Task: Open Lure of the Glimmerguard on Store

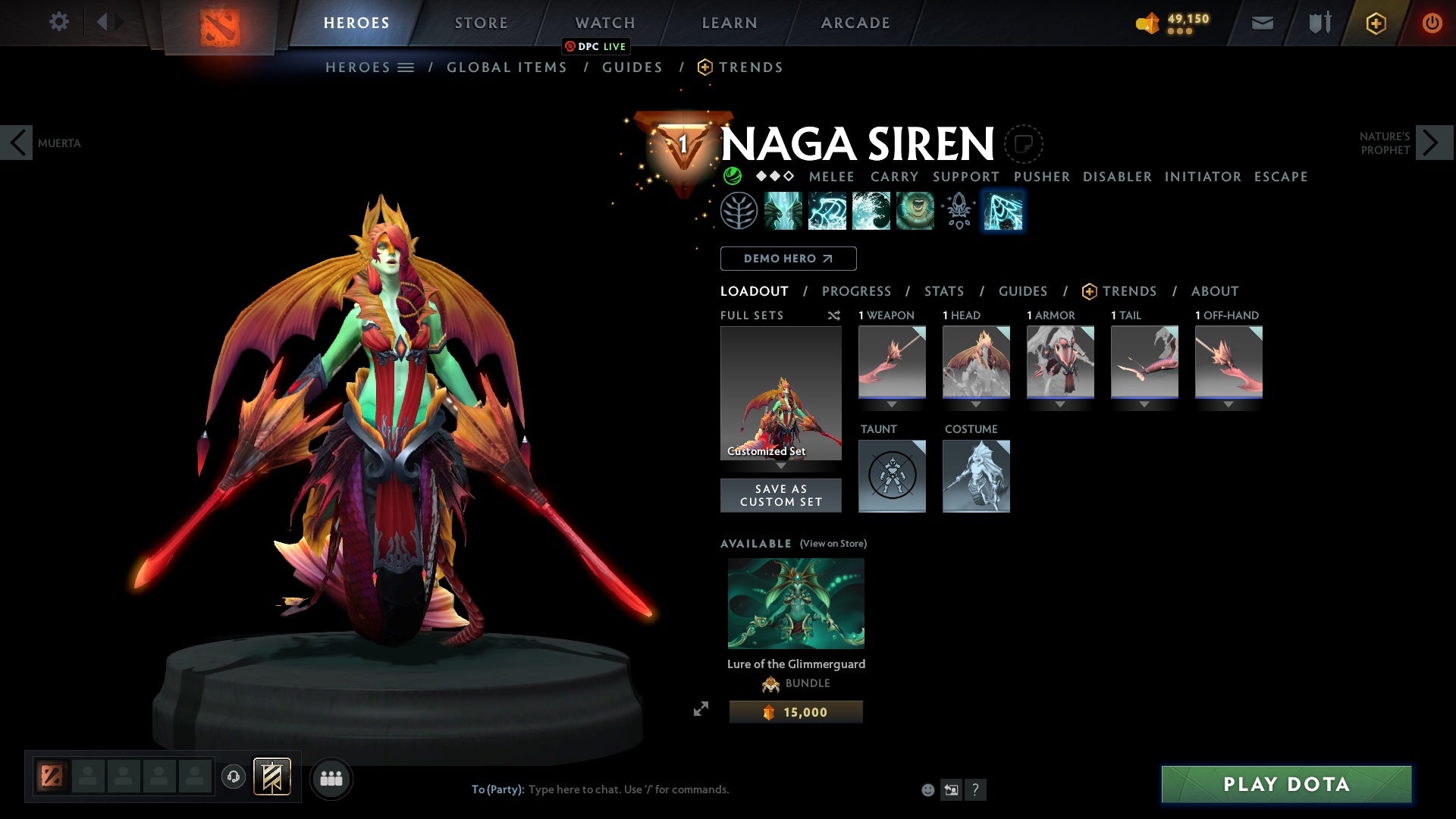Action: coord(831,544)
